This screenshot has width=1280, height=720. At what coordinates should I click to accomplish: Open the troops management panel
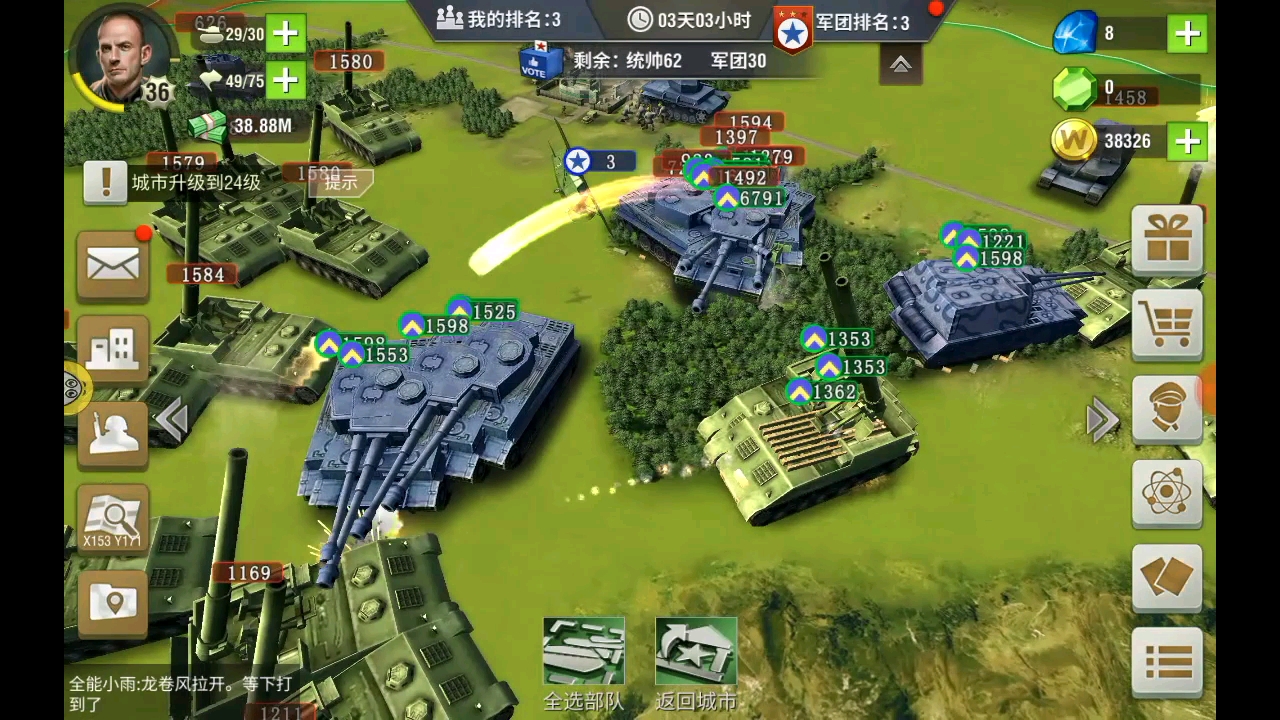(x=113, y=432)
